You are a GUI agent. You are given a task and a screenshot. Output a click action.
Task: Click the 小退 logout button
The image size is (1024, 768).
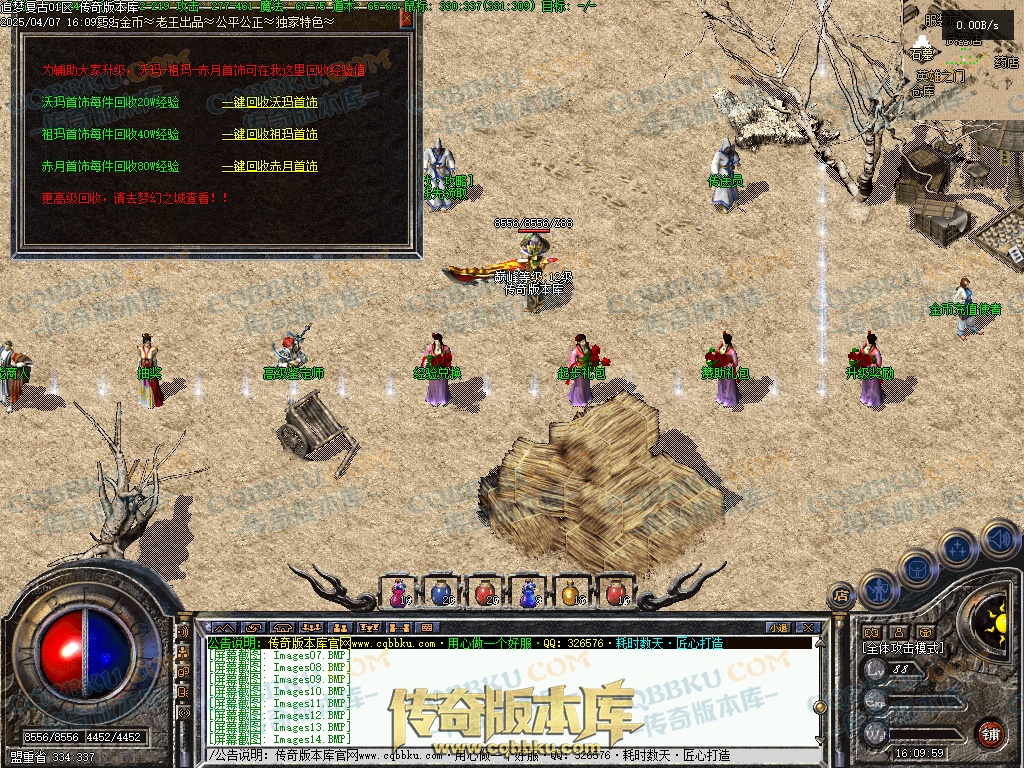778,627
